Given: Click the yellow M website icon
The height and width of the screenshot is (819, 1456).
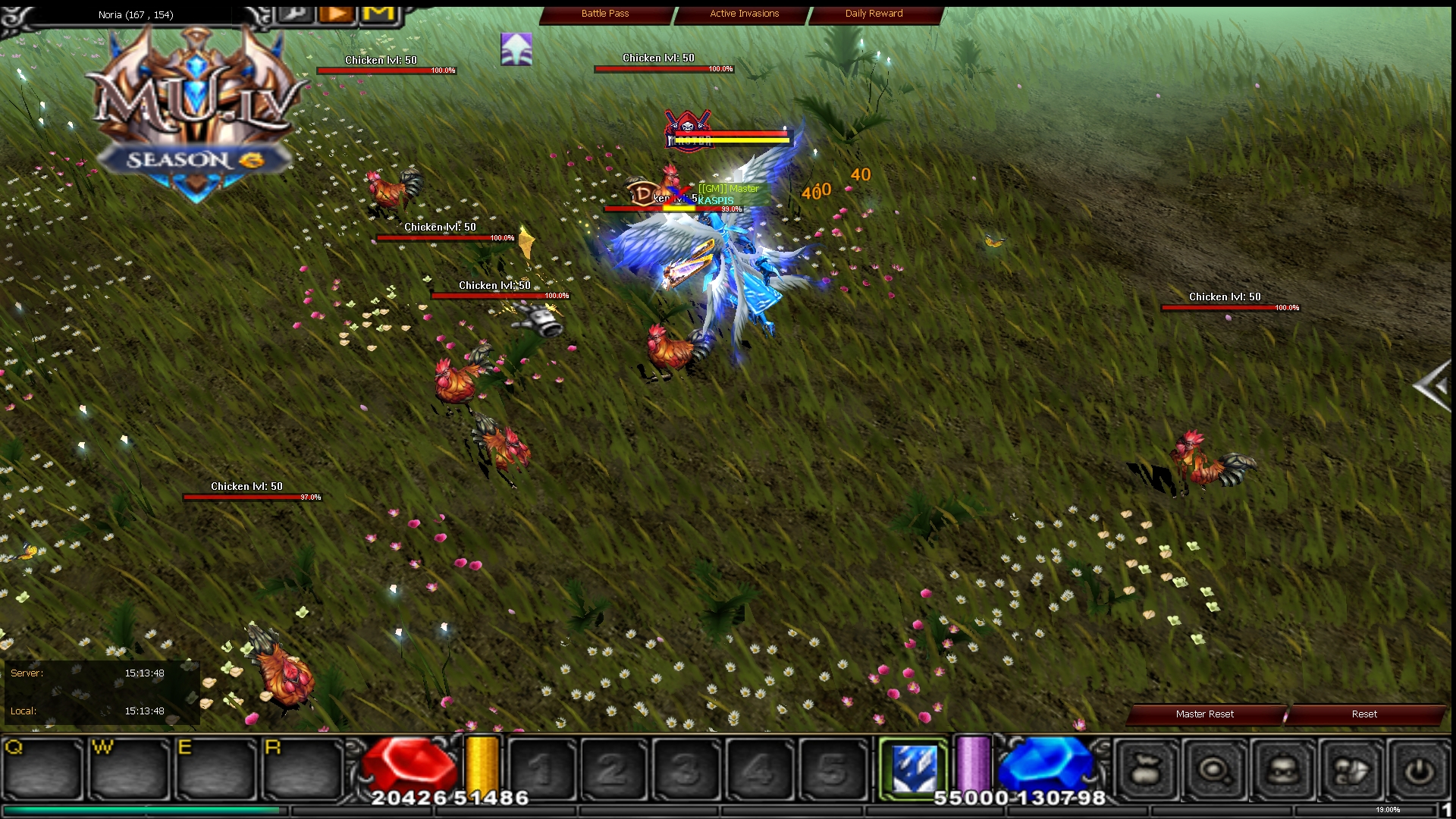Looking at the screenshot, I should coord(377,13).
